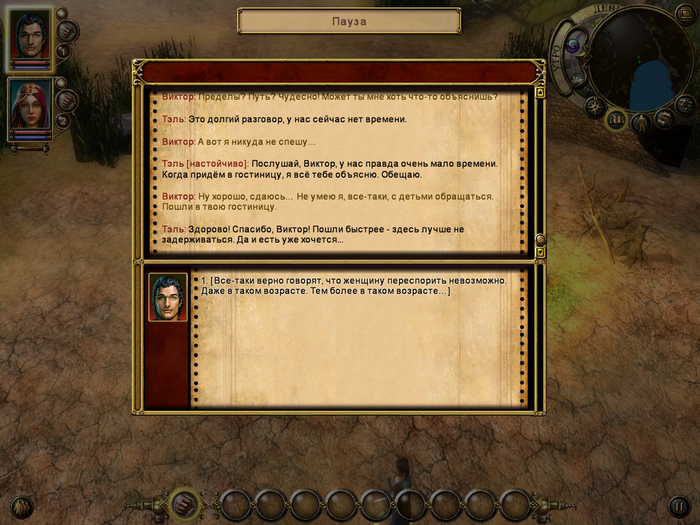Activate the fist attack slot in the hotbar
This screenshot has height=525, width=700.
coord(183,503)
